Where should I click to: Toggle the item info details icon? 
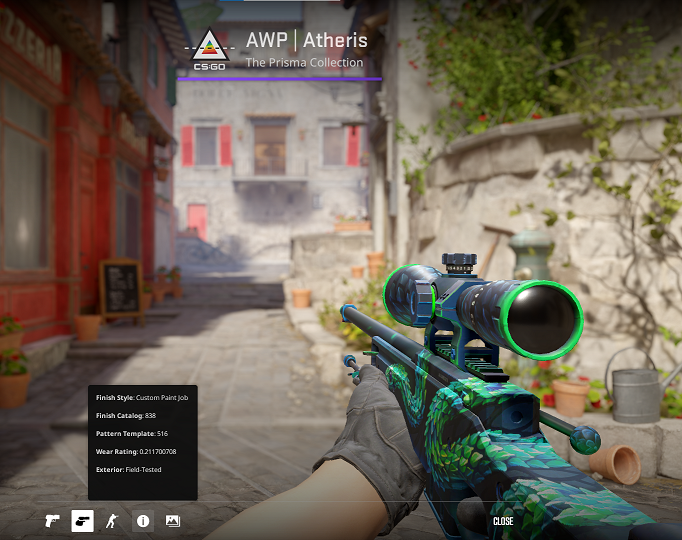click(143, 521)
